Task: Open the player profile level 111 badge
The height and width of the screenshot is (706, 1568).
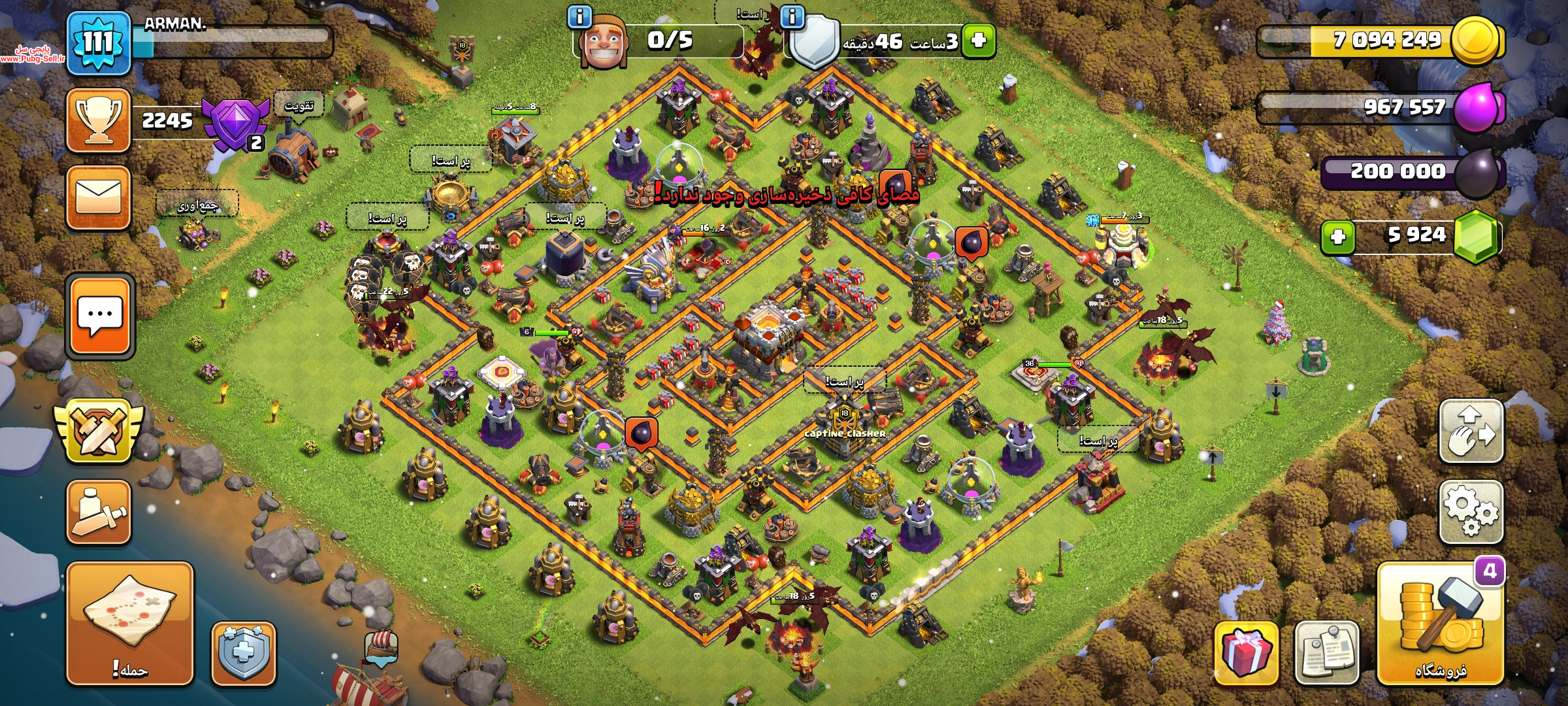Action: coord(99,43)
